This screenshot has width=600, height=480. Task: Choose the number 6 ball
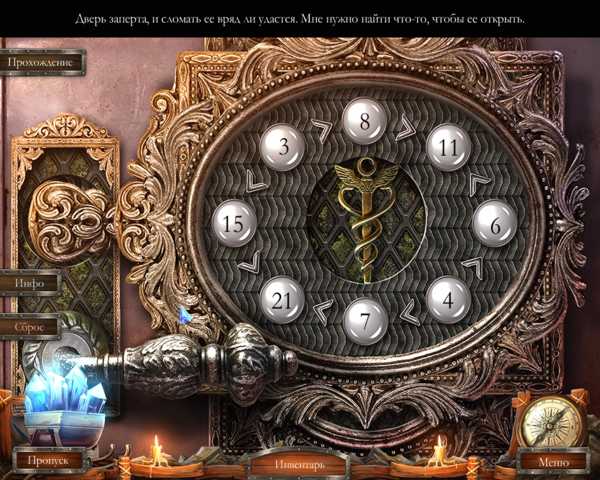tap(494, 225)
